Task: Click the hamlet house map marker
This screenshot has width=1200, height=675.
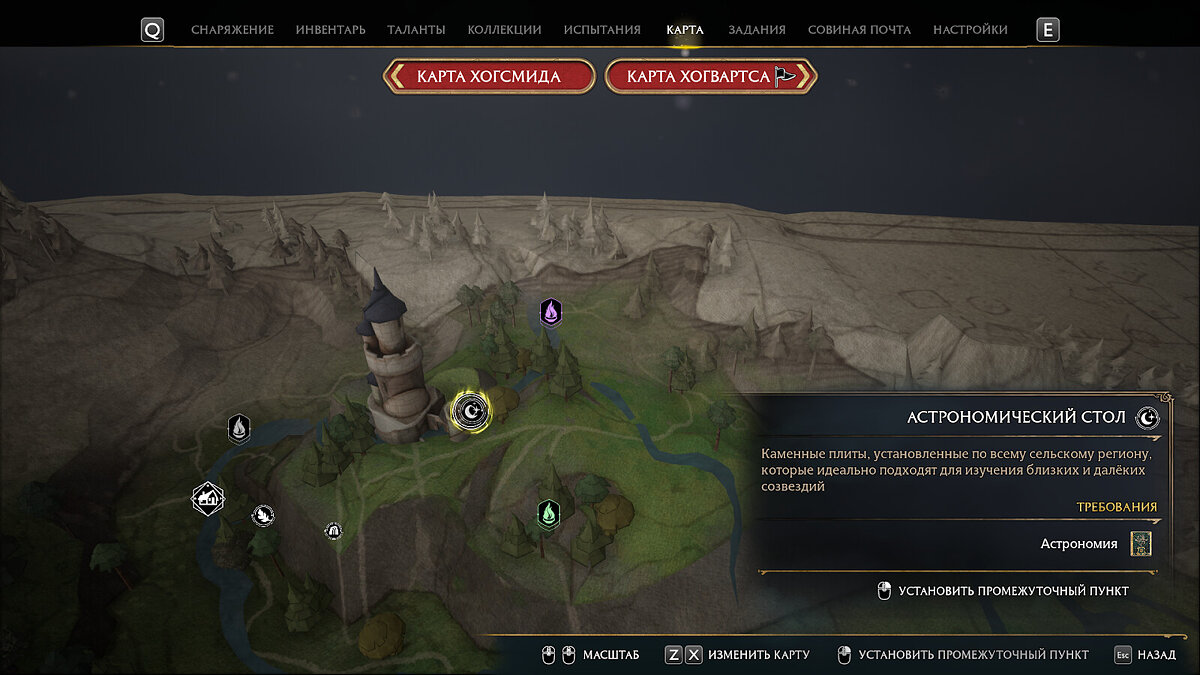Action: click(208, 497)
